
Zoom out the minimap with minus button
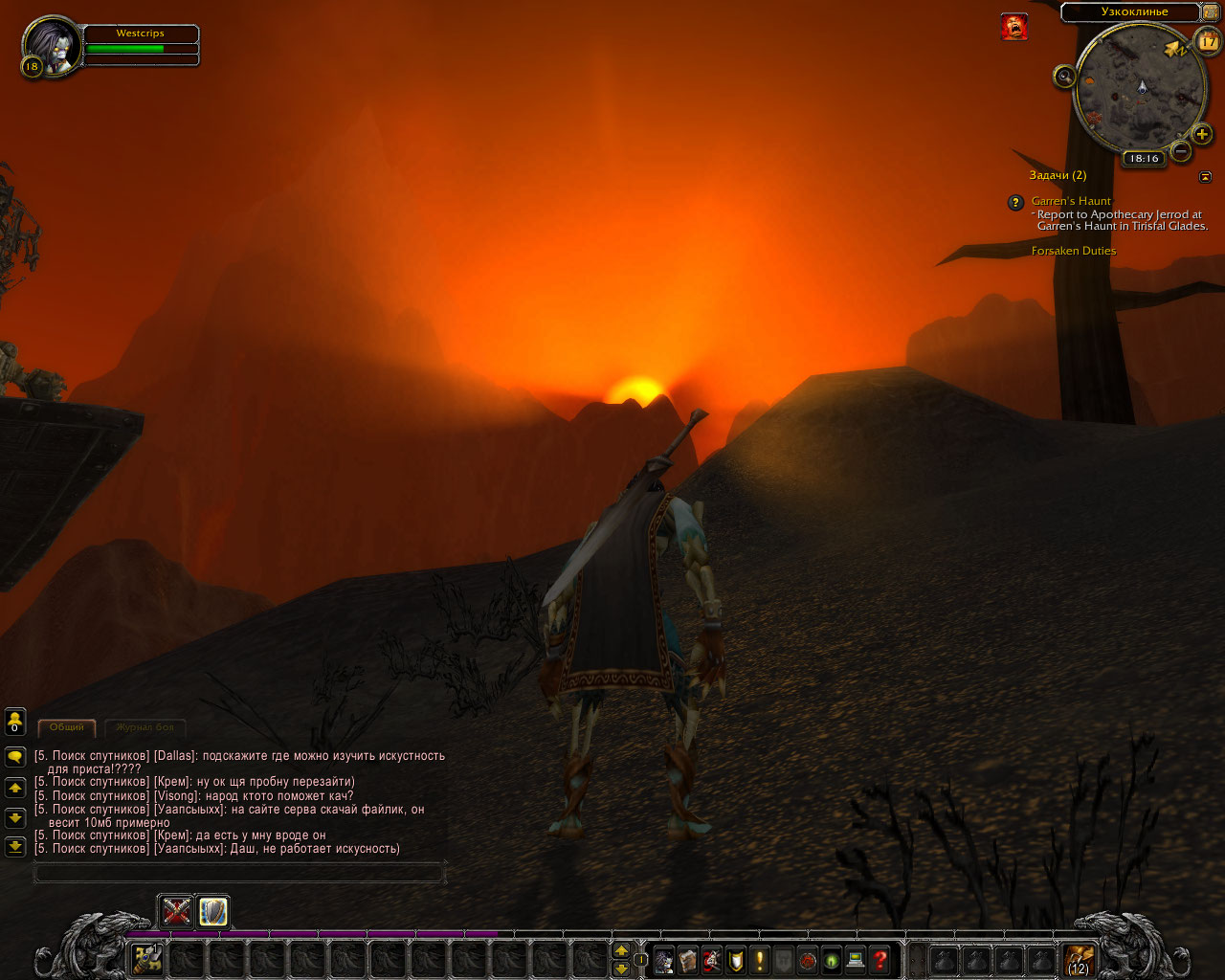(x=1181, y=151)
